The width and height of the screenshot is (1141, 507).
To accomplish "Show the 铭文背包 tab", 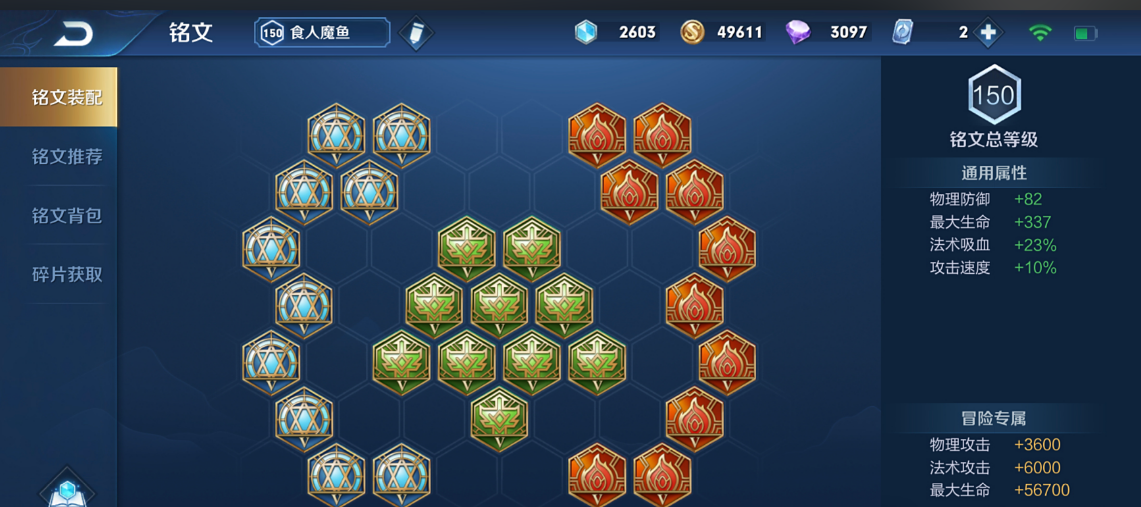I will point(66,216).
